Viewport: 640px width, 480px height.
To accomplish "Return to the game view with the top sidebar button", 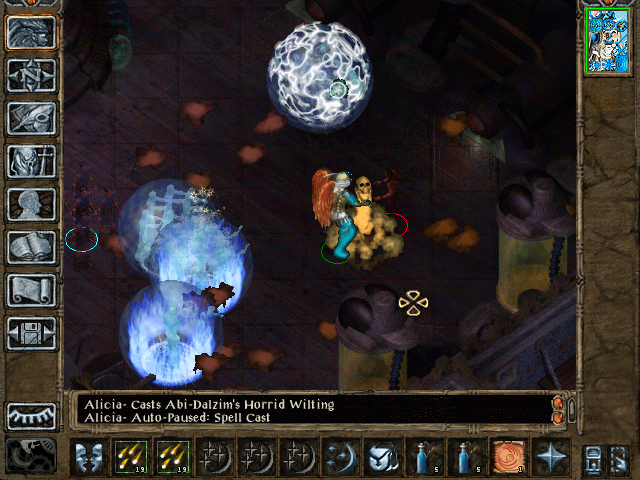I will tap(31, 33).
